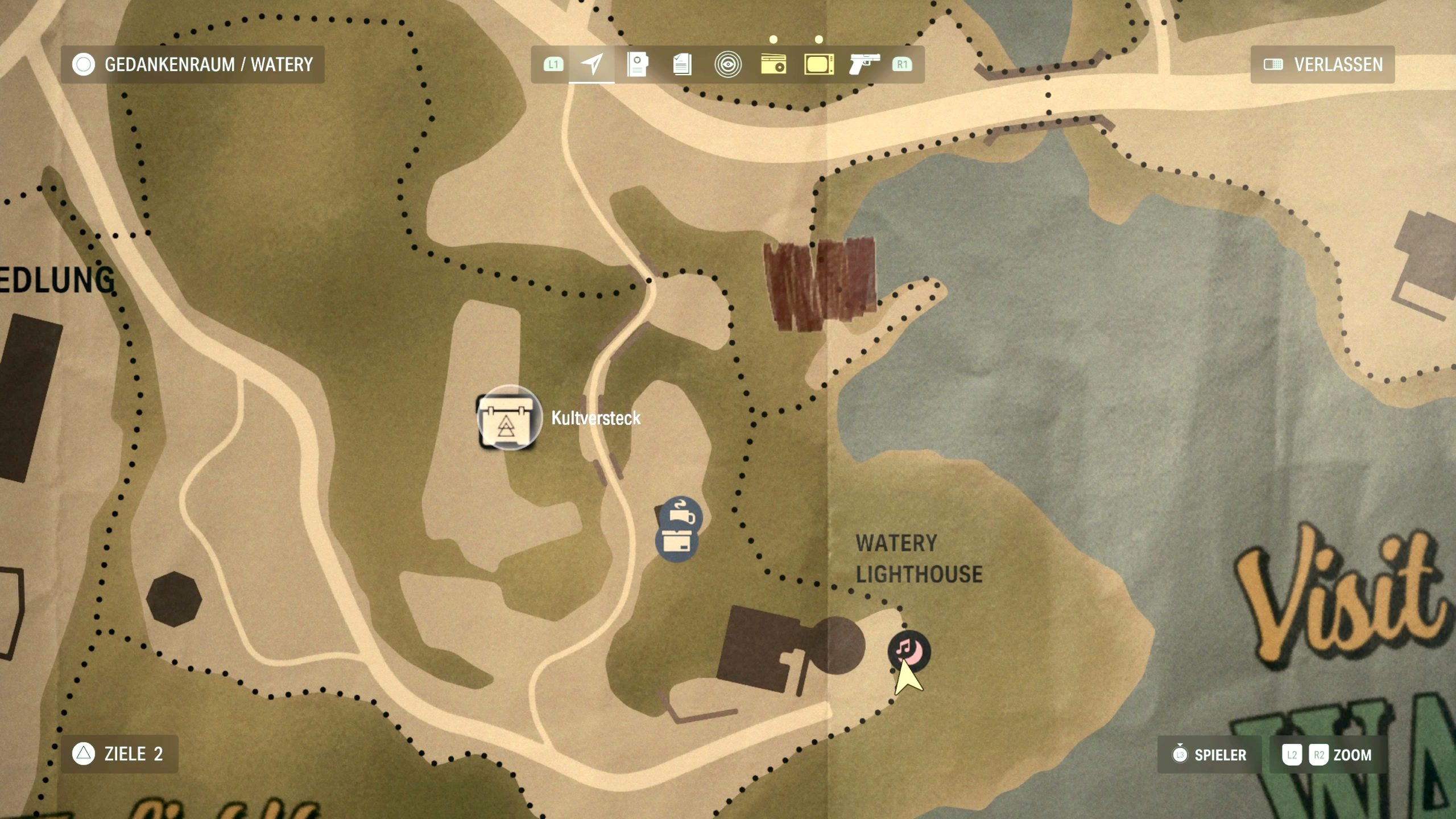Select the Kultversteck stash marker
Viewport: 1456px width, 819px height.
508,418
